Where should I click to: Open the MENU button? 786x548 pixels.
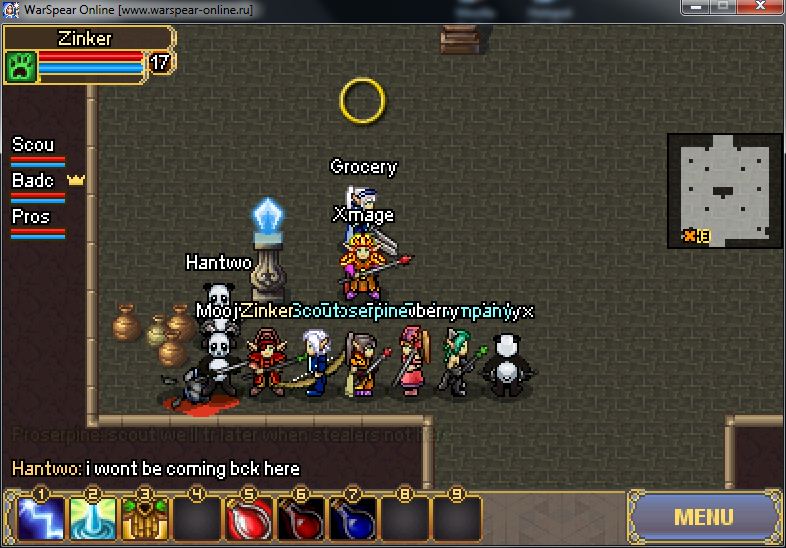pos(704,517)
